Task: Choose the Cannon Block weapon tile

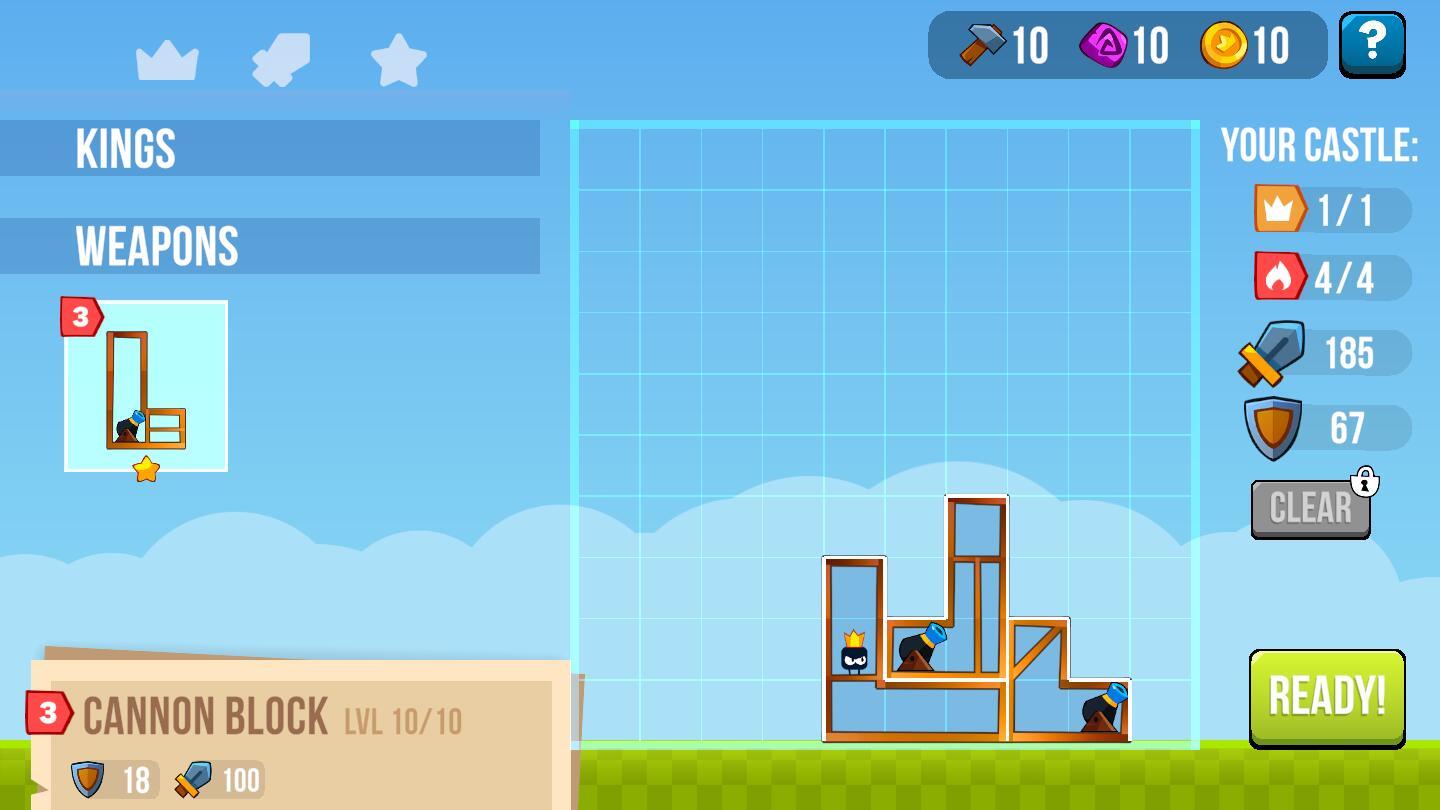Action: coord(146,386)
